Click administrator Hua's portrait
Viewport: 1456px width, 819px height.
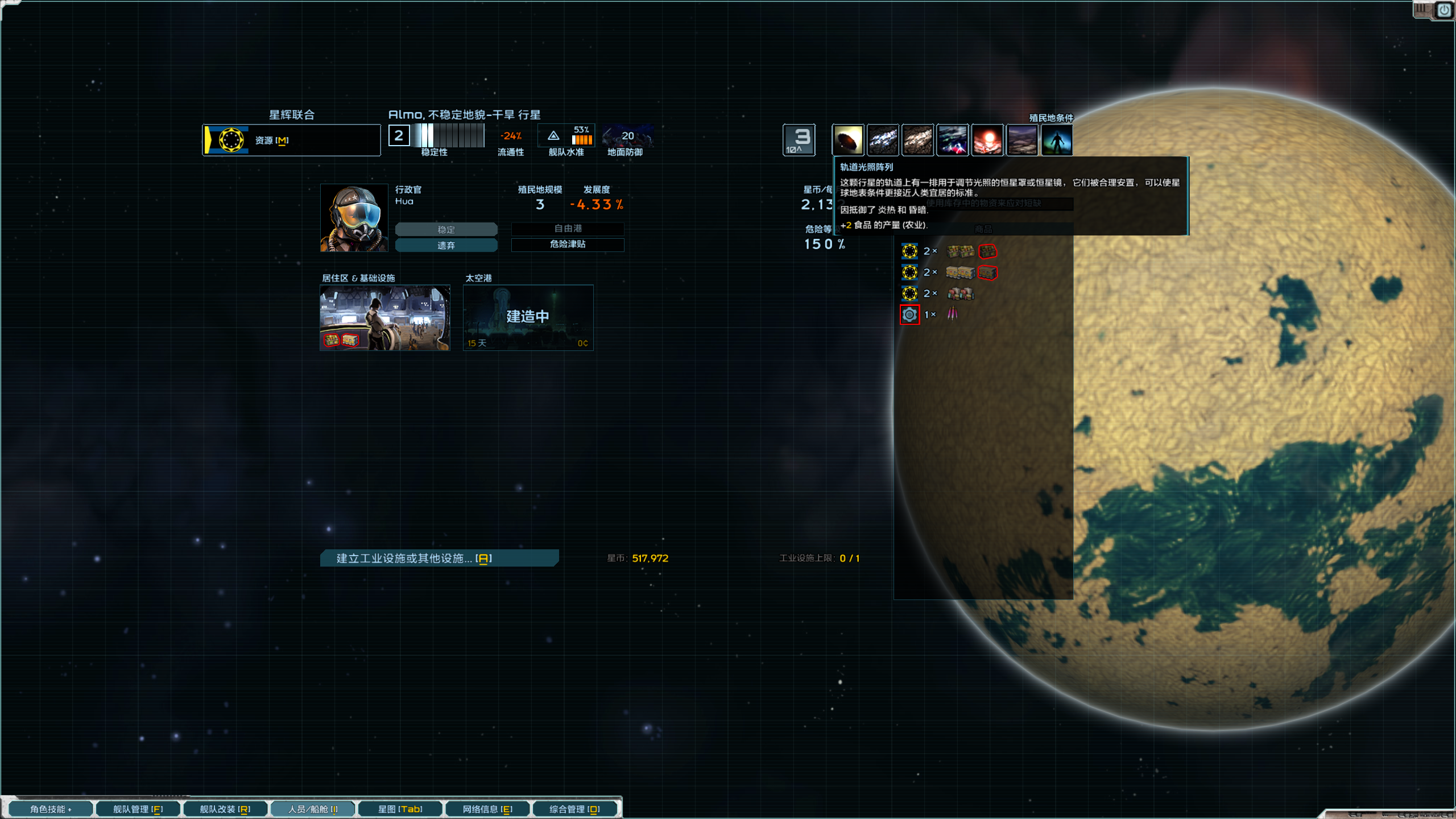354,218
